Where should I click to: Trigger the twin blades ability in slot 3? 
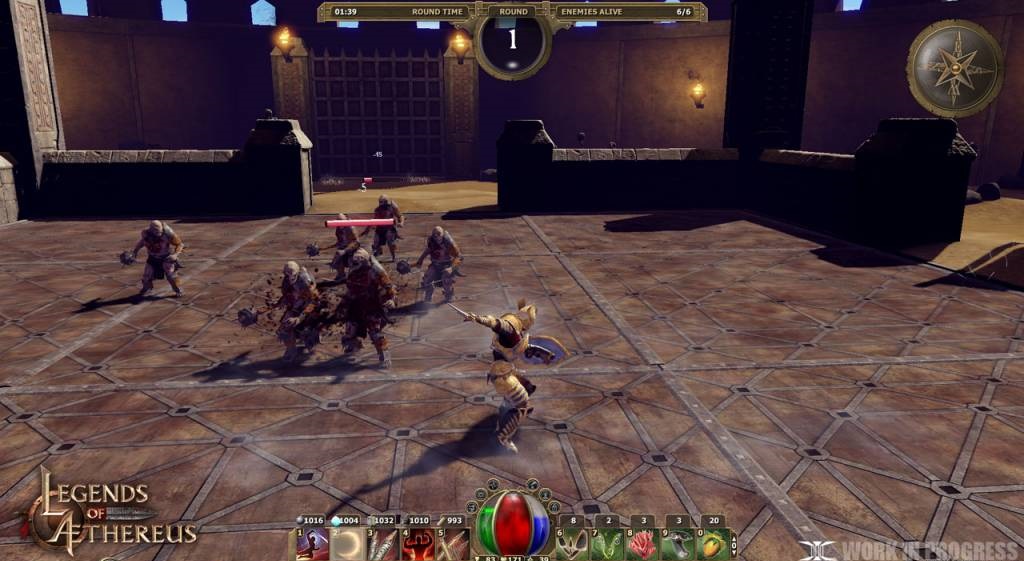(x=384, y=543)
